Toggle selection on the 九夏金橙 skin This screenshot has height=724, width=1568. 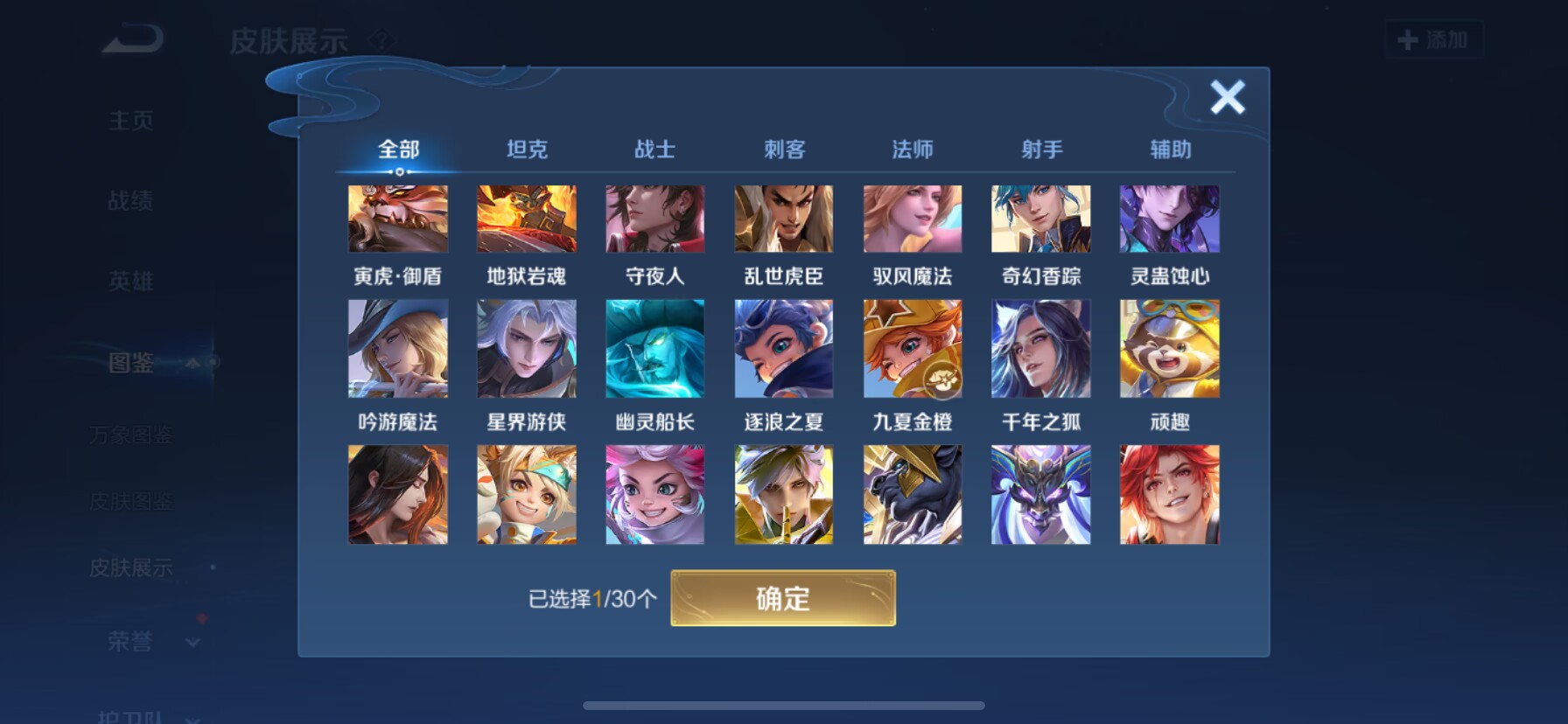coord(912,348)
